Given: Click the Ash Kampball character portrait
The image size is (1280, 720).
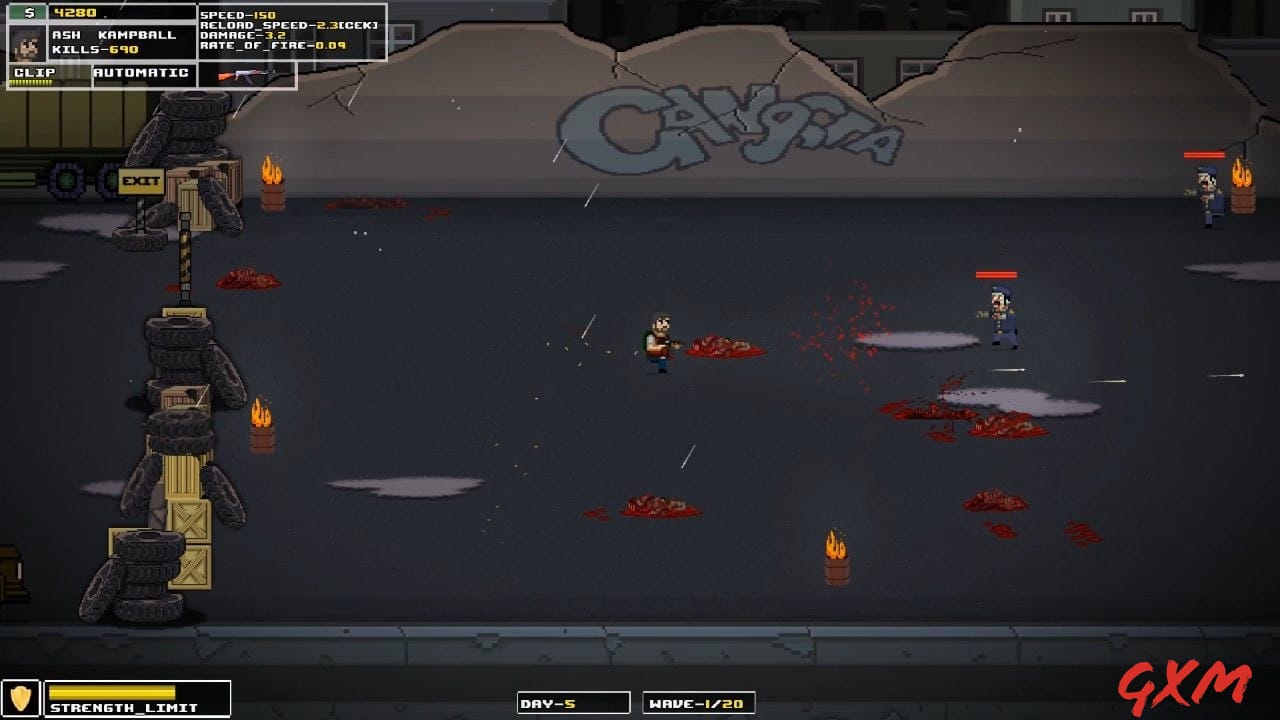Looking at the screenshot, I should coord(27,43).
